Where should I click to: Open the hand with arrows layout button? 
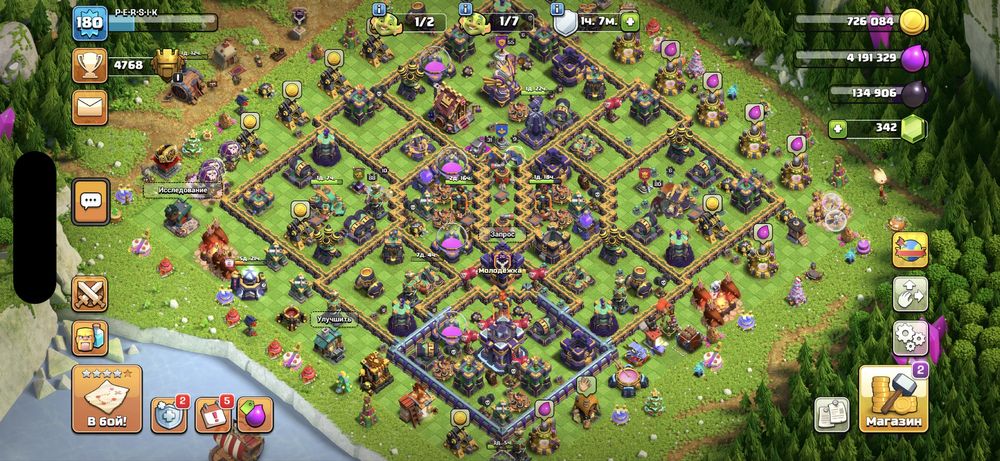pos(910,293)
